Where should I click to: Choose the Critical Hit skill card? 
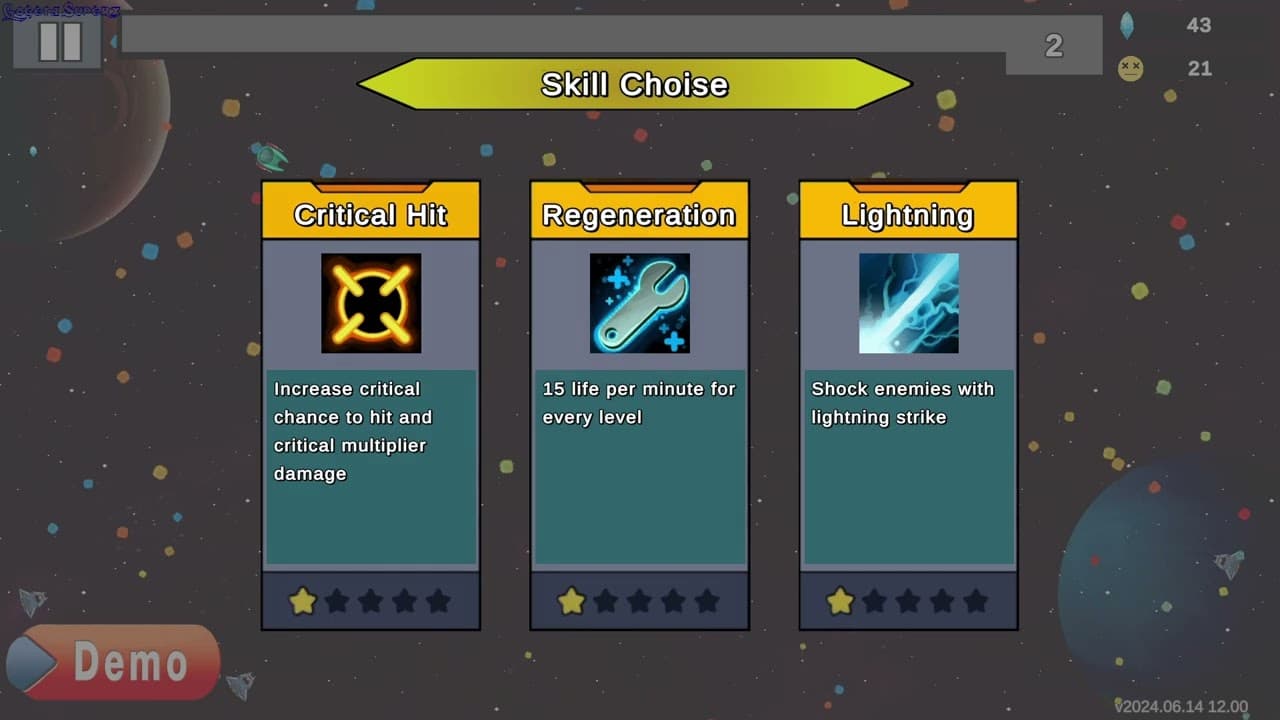click(371, 405)
